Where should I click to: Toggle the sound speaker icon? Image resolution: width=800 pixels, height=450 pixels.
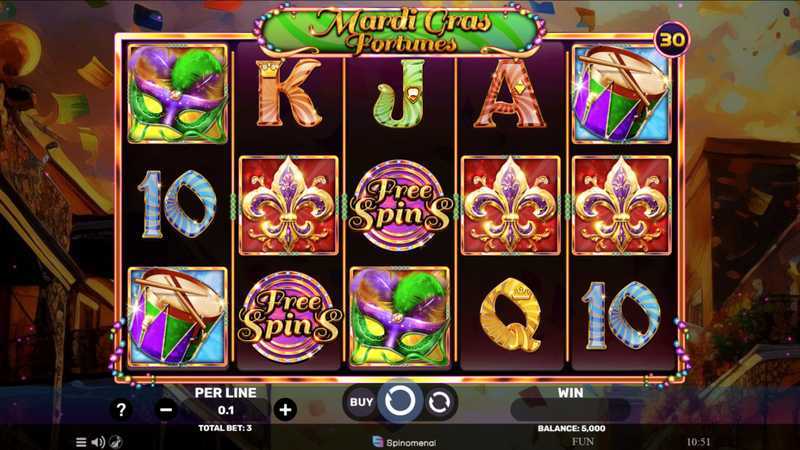click(98, 441)
